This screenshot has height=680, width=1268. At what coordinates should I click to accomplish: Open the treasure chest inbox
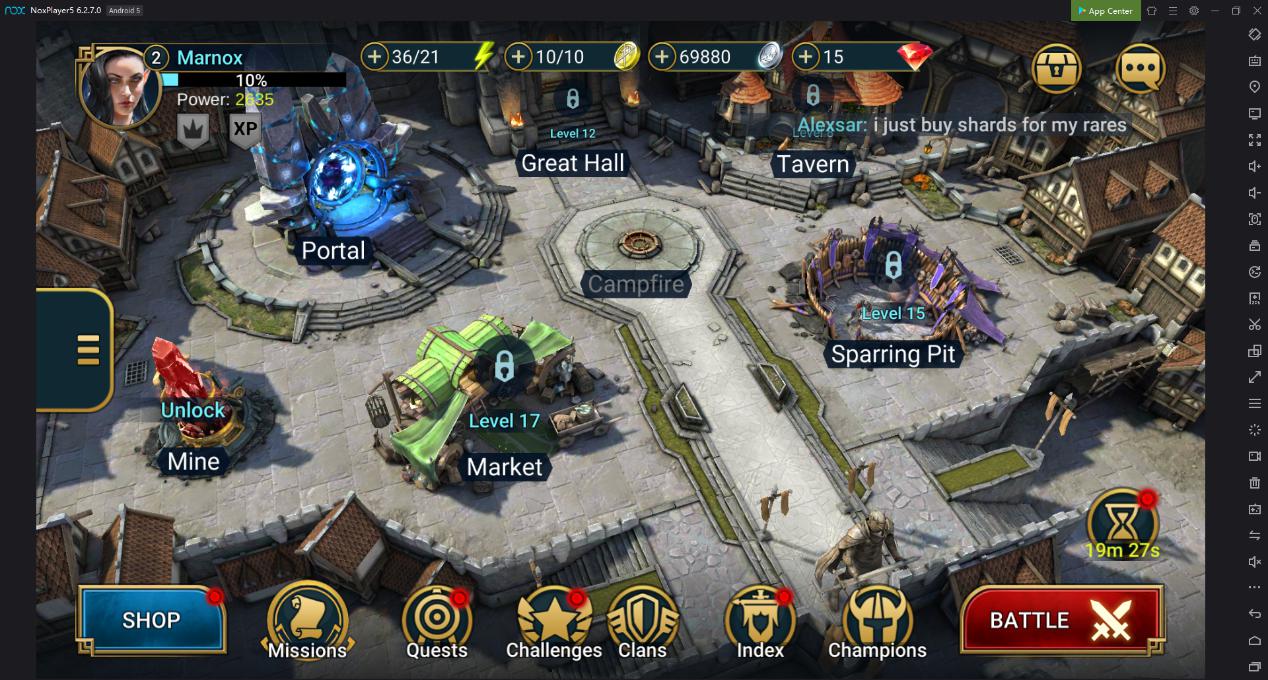coord(1057,69)
